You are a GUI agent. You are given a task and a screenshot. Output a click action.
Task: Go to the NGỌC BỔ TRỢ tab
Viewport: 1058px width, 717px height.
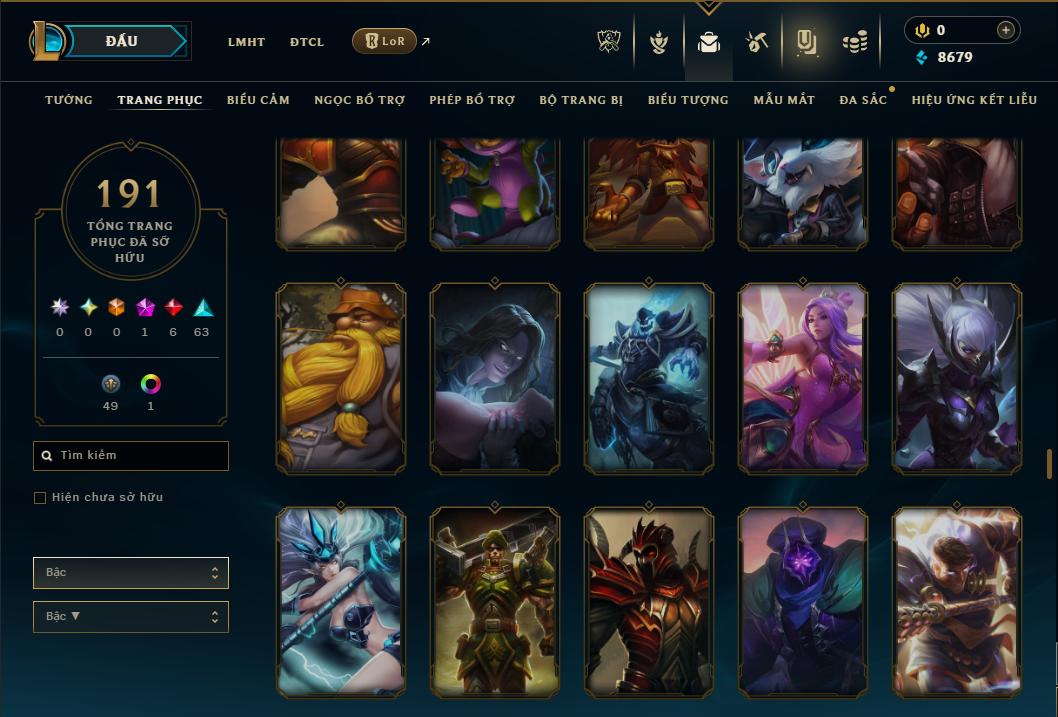click(359, 100)
